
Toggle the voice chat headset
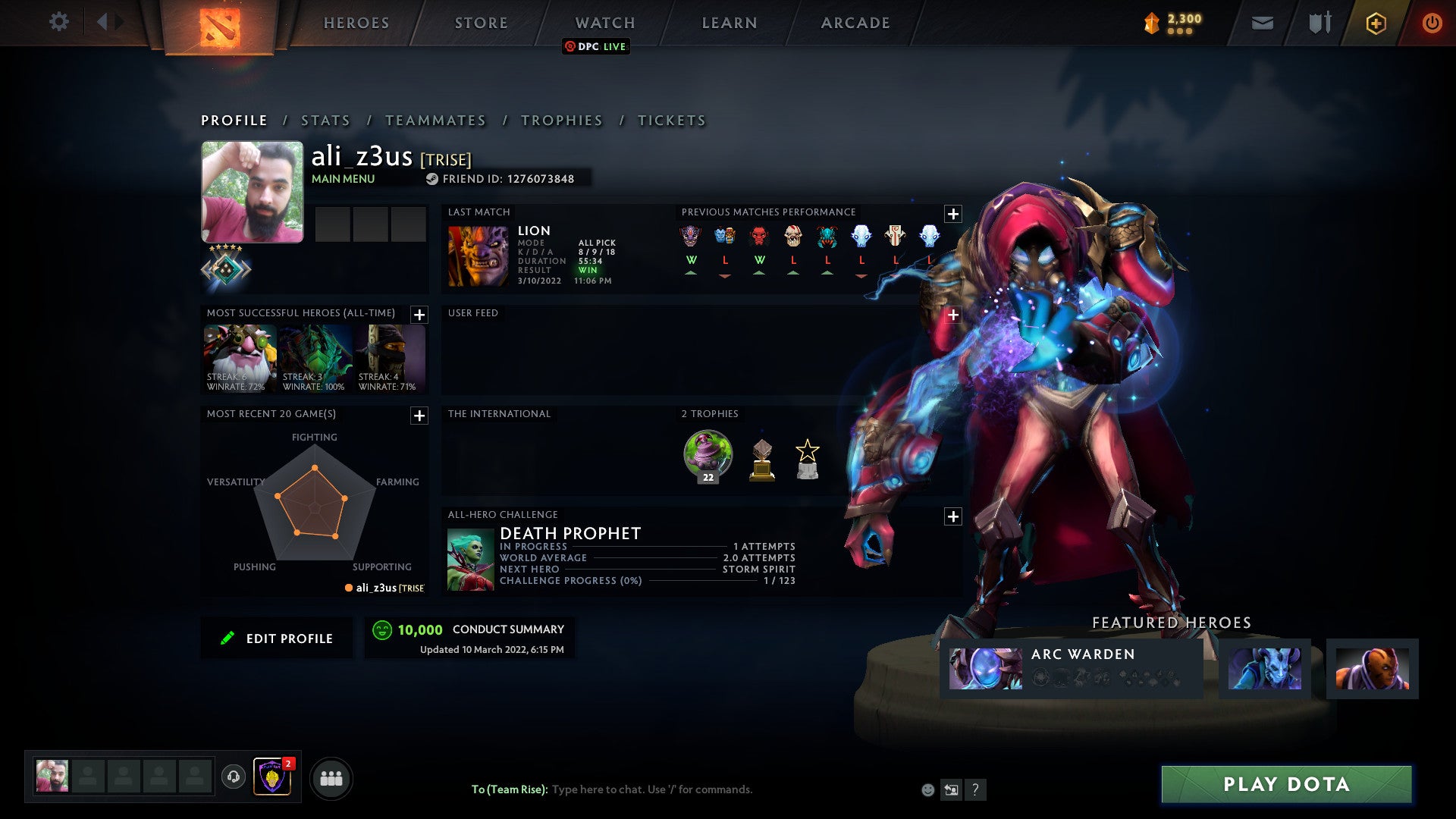point(234,777)
